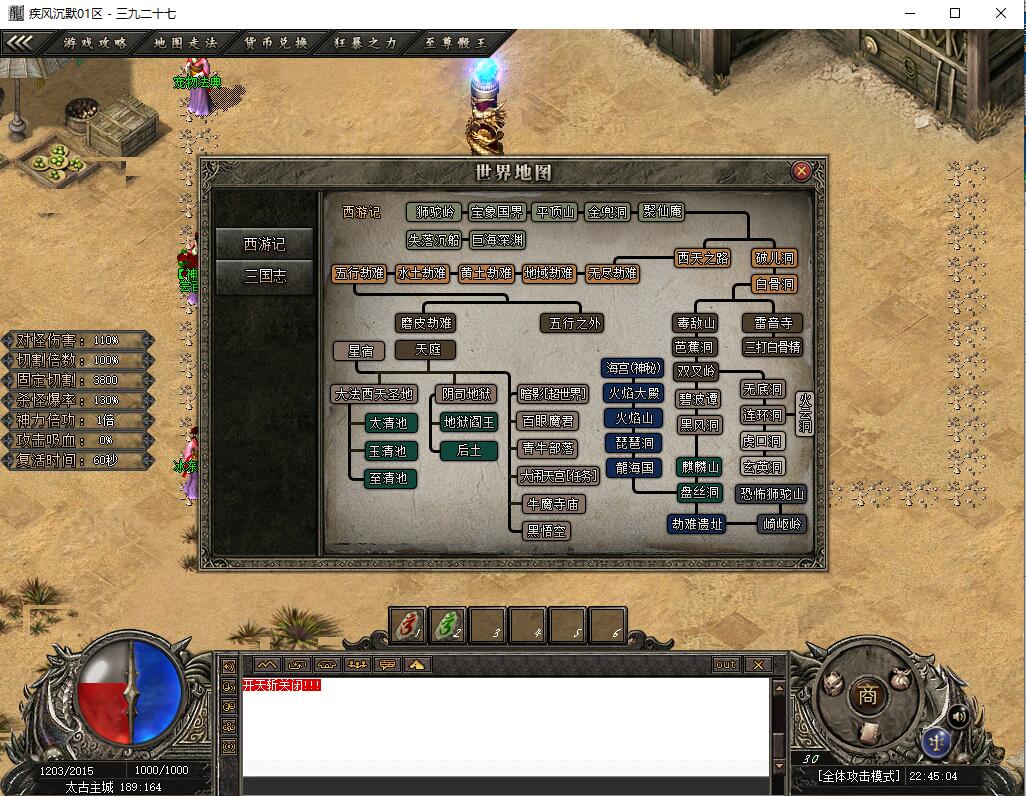Image resolution: width=1026 pixels, height=796 pixels.
Task: Switch to the 三国志 map tab
Action: pos(265,276)
